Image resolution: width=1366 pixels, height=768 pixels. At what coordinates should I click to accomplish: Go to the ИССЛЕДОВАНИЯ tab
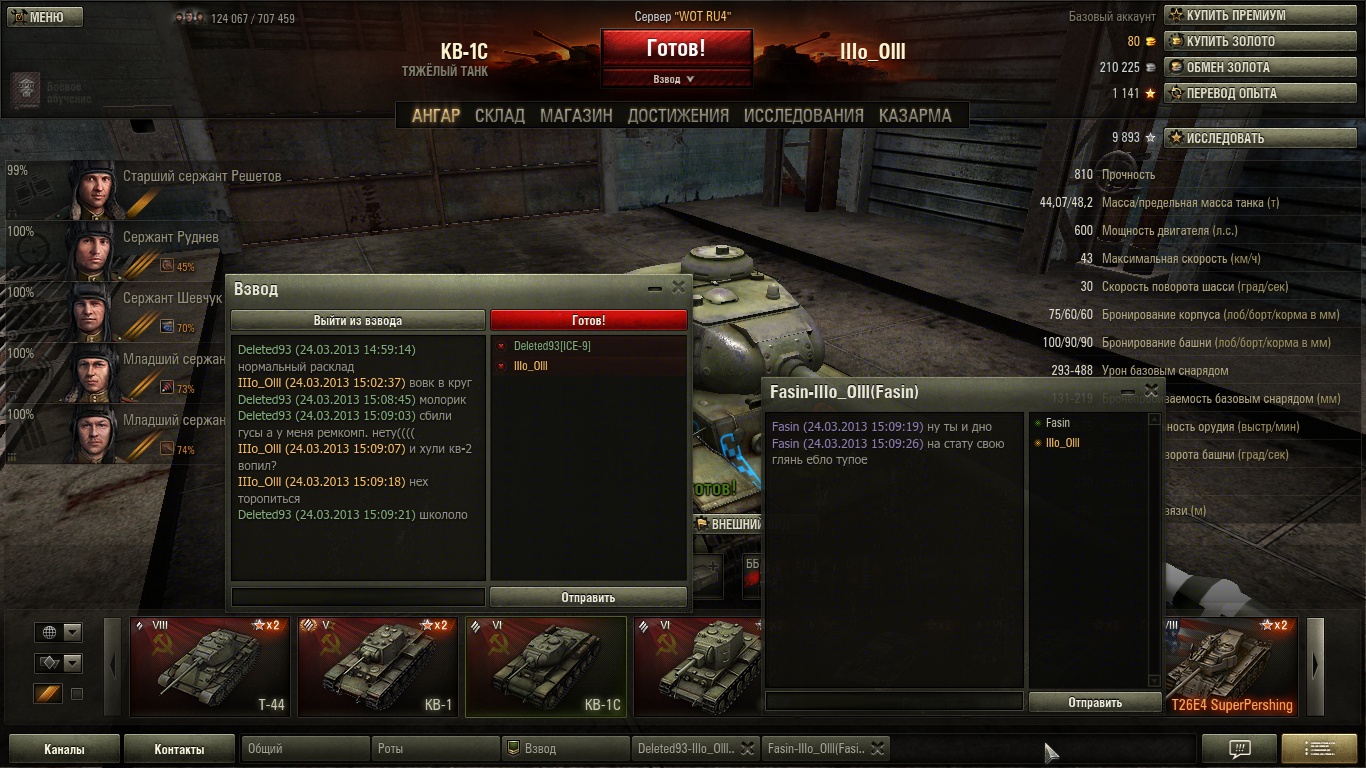(803, 115)
